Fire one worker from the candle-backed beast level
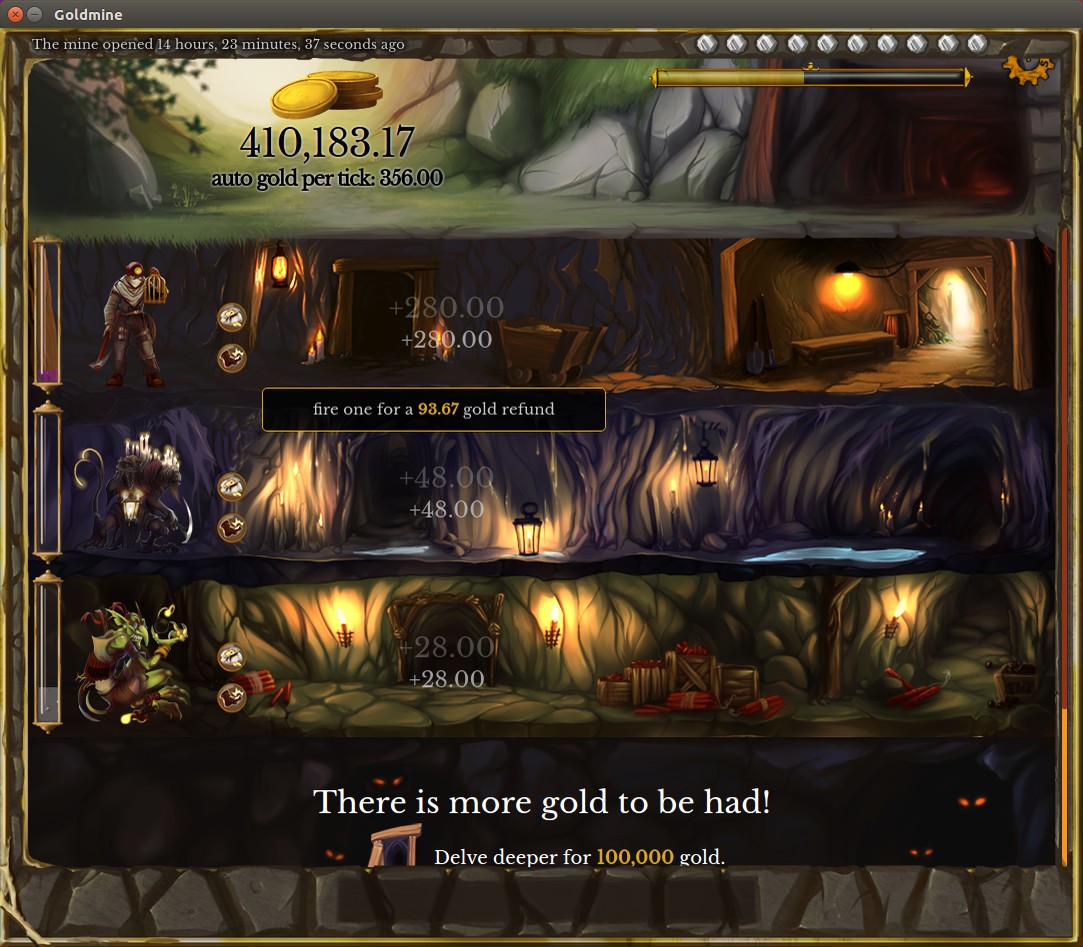Image resolution: width=1083 pixels, height=947 pixels. [232, 527]
